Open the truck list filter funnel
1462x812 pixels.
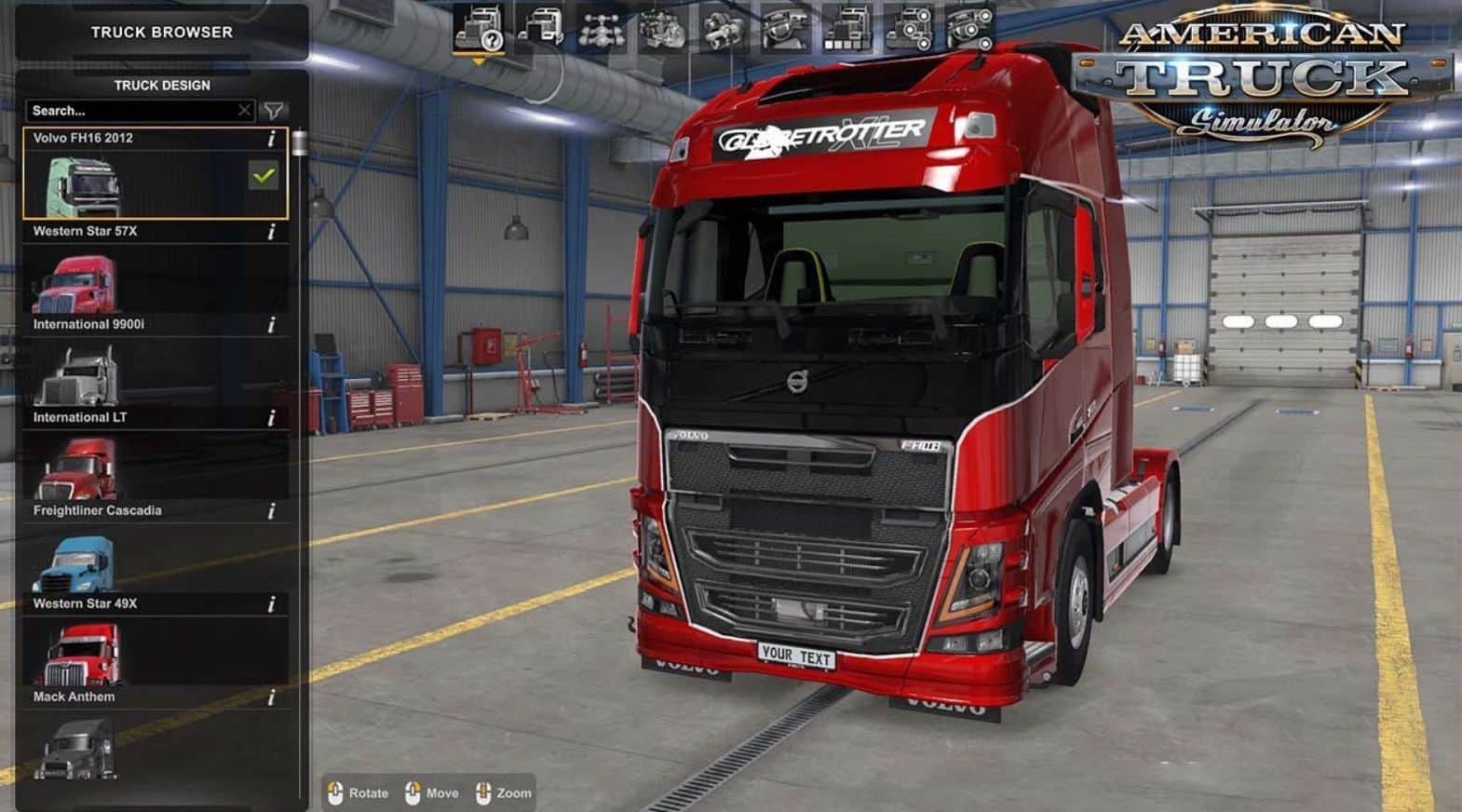coord(274,111)
